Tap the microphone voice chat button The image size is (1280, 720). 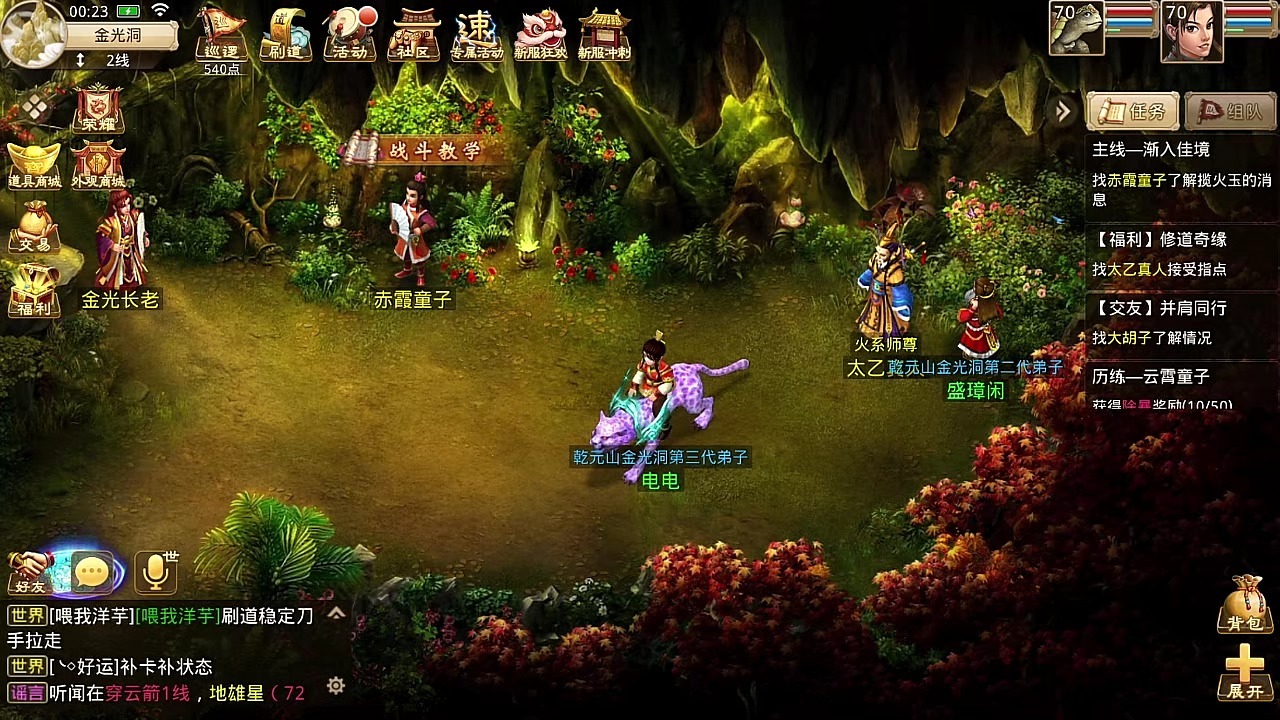pos(156,571)
